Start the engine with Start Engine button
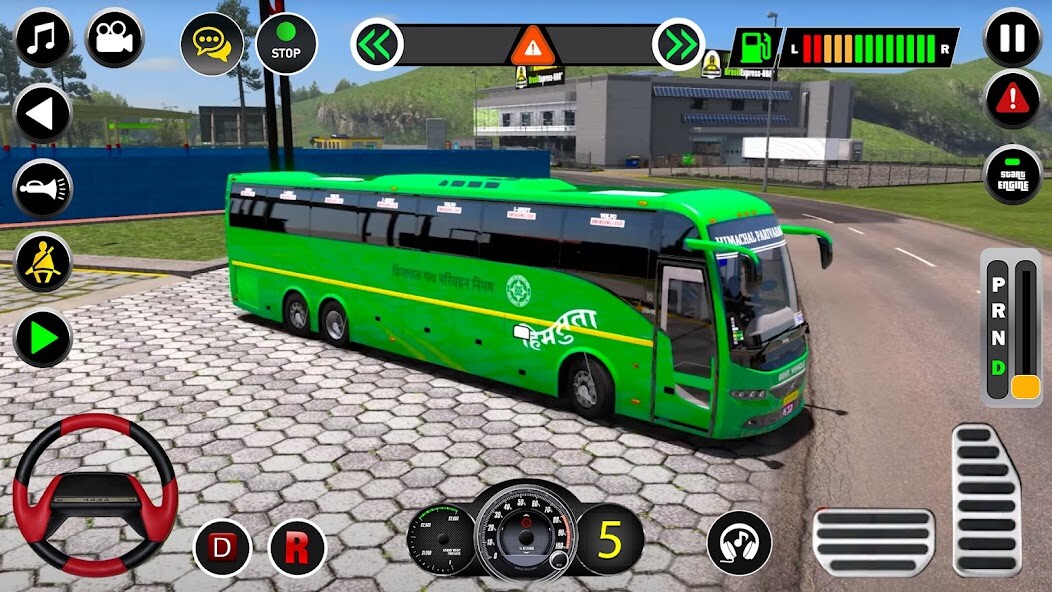This screenshot has height=592, width=1052. tap(1013, 175)
